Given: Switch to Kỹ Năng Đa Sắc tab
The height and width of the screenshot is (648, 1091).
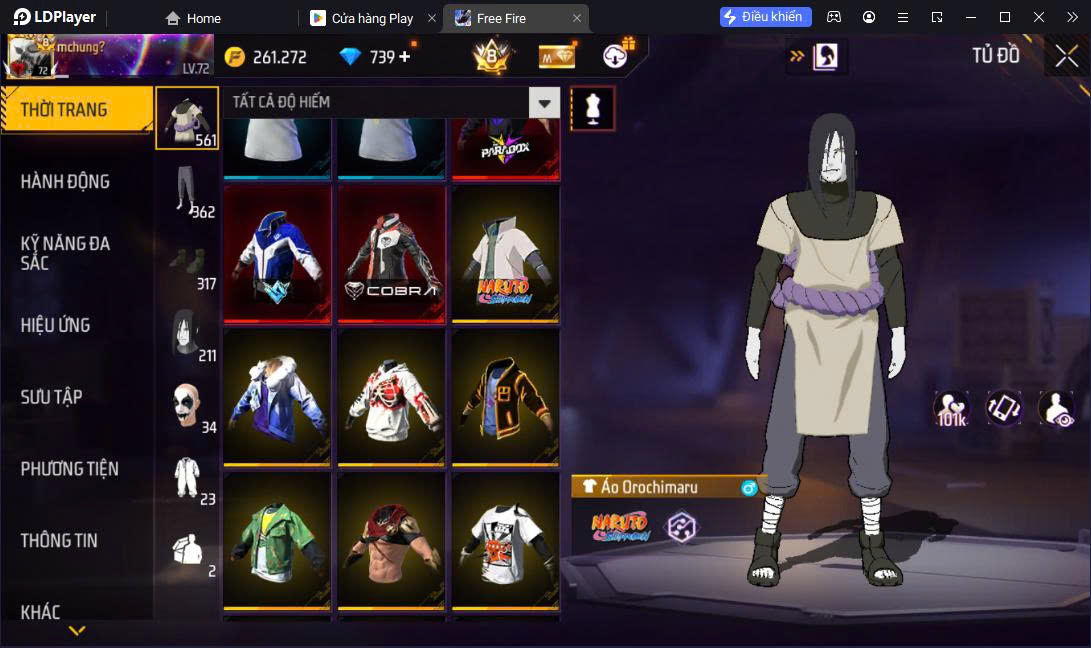Looking at the screenshot, I should pos(65,253).
